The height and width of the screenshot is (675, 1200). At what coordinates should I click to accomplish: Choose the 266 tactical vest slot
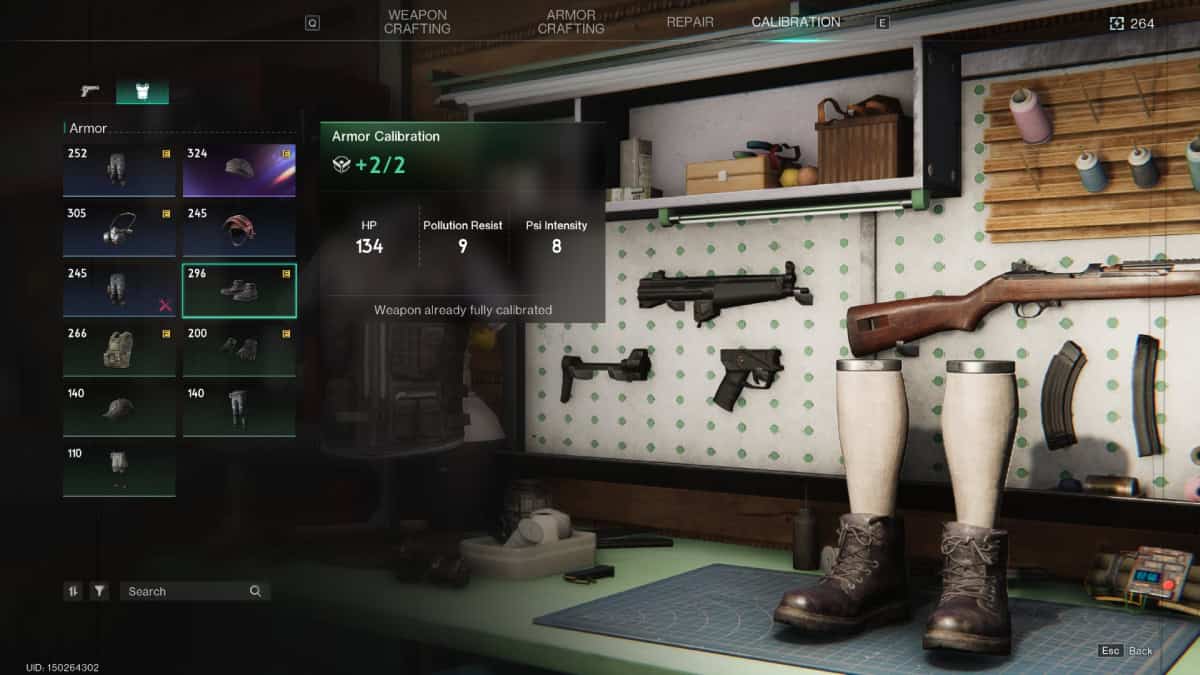[x=119, y=350]
